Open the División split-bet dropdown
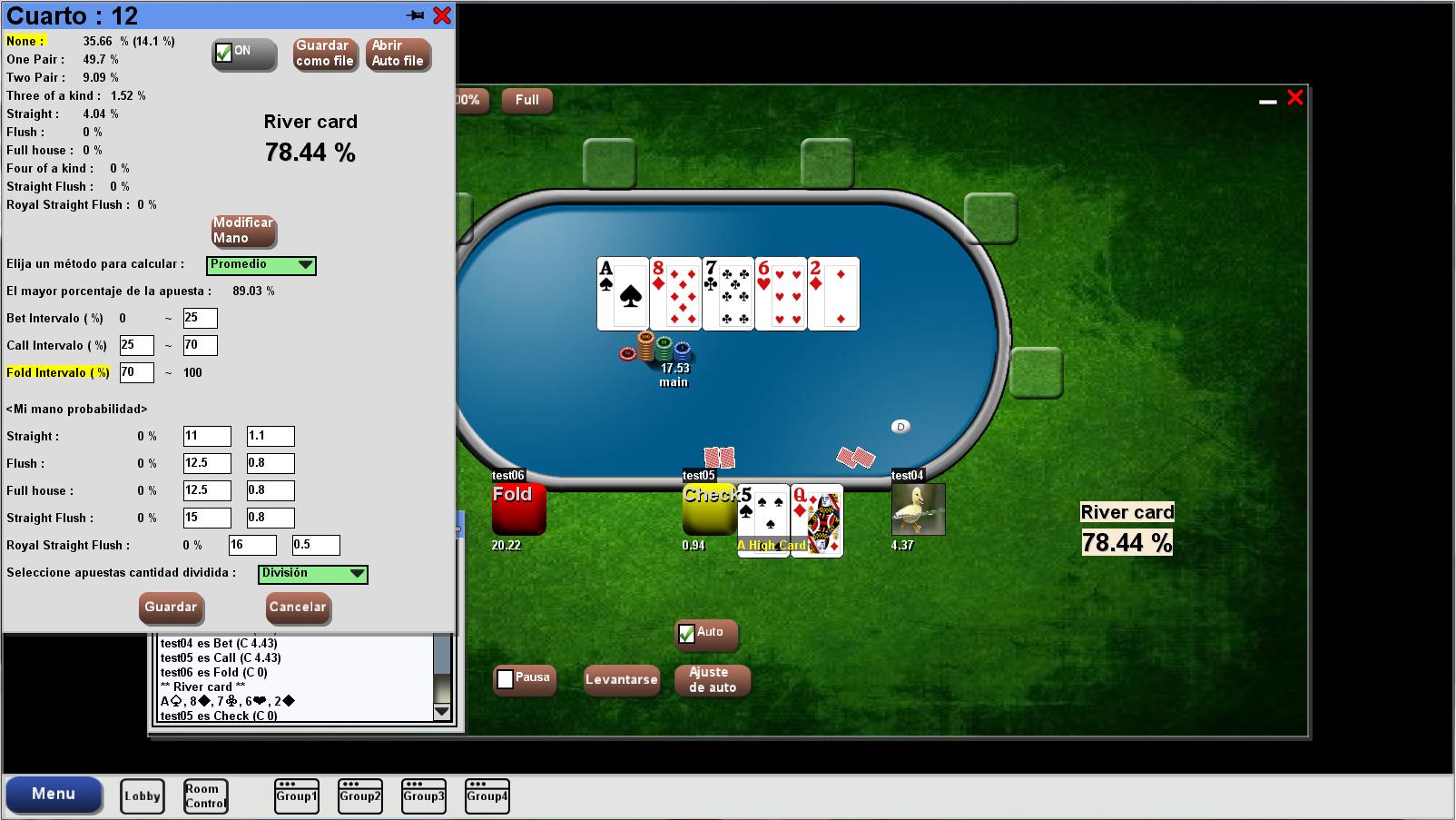The image size is (1456, 820). click(358, 574)
